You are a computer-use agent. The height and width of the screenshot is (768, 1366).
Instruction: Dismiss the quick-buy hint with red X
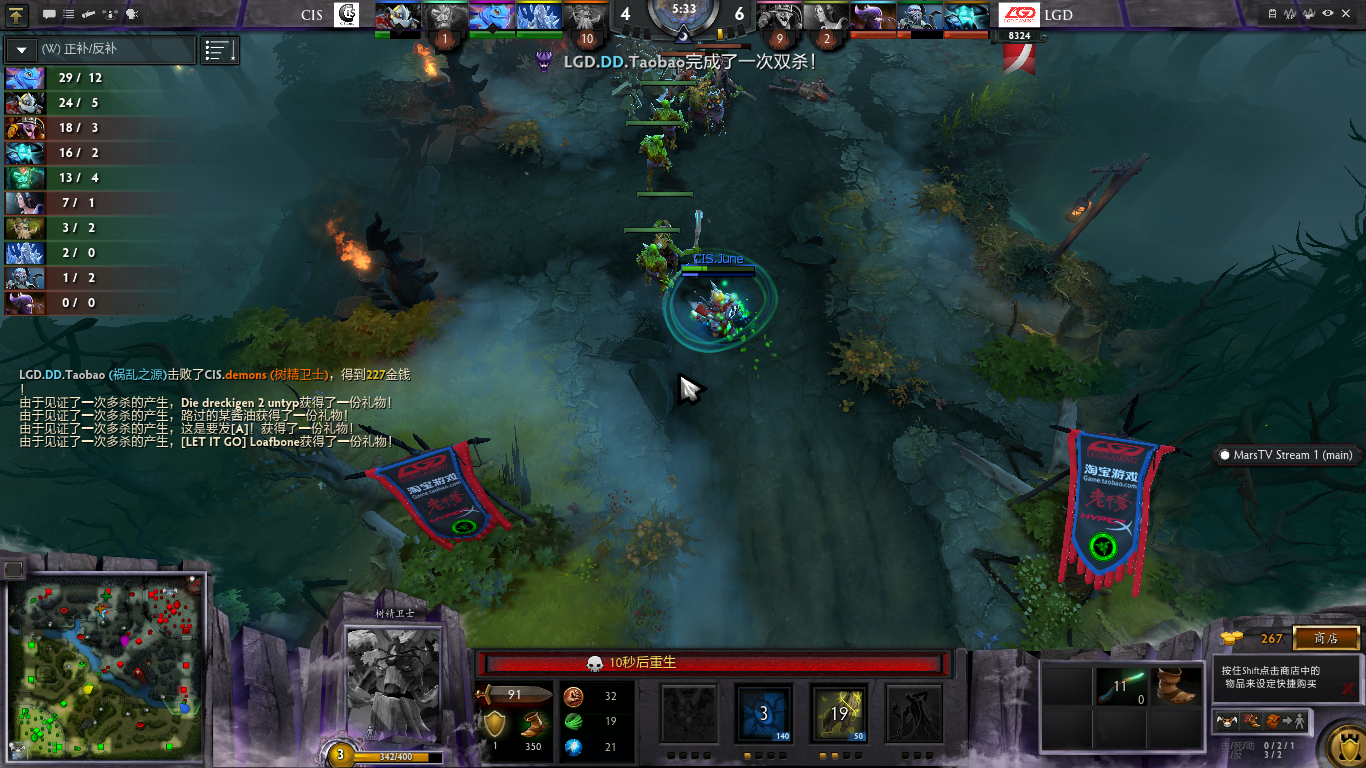click(x=1348, y=688)
